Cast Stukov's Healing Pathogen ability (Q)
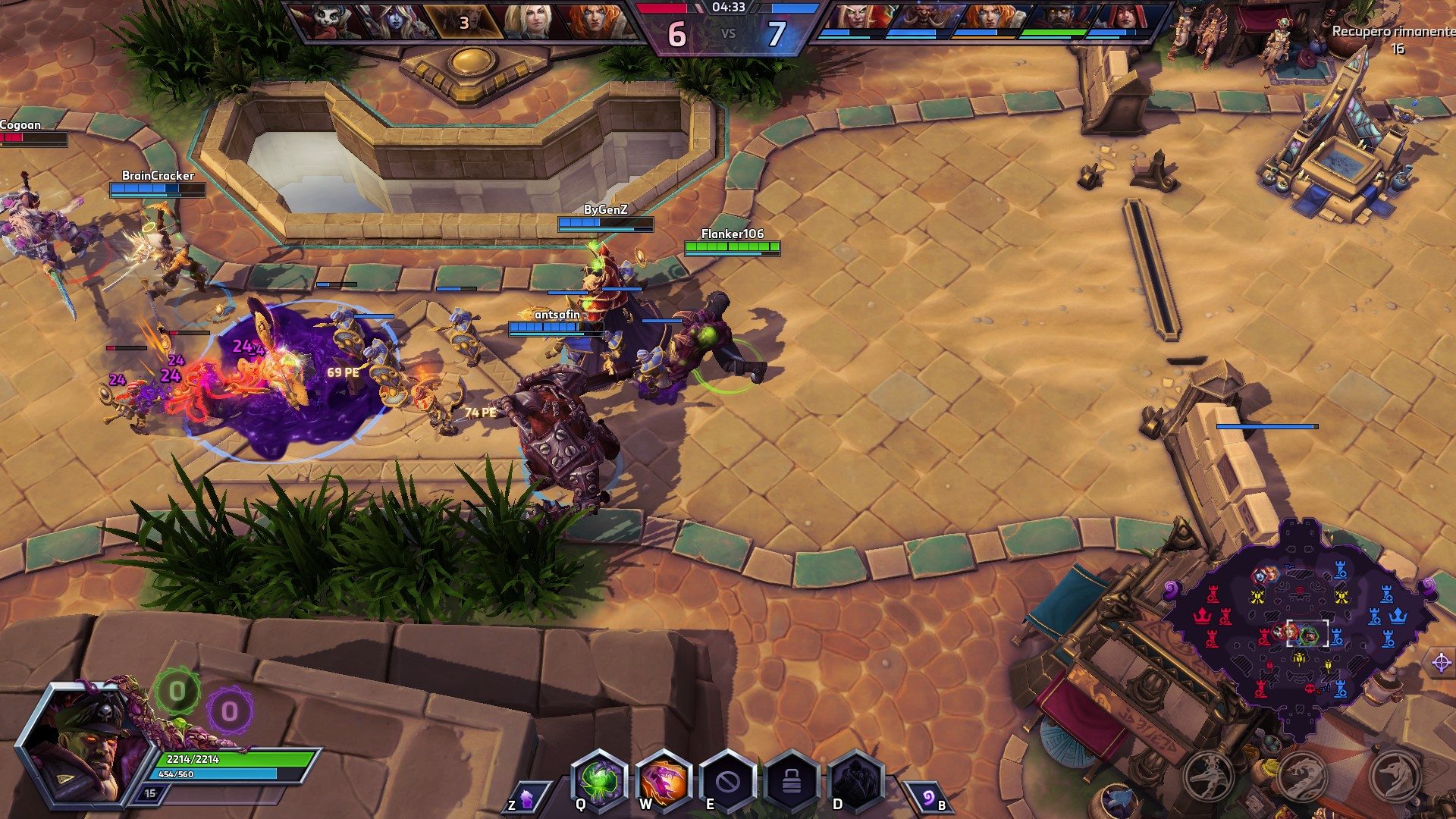 click(x=599, y=780)
